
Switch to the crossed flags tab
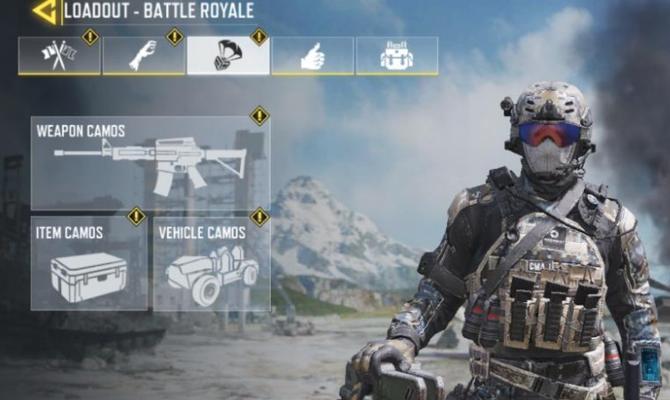(x=59, y=56)
